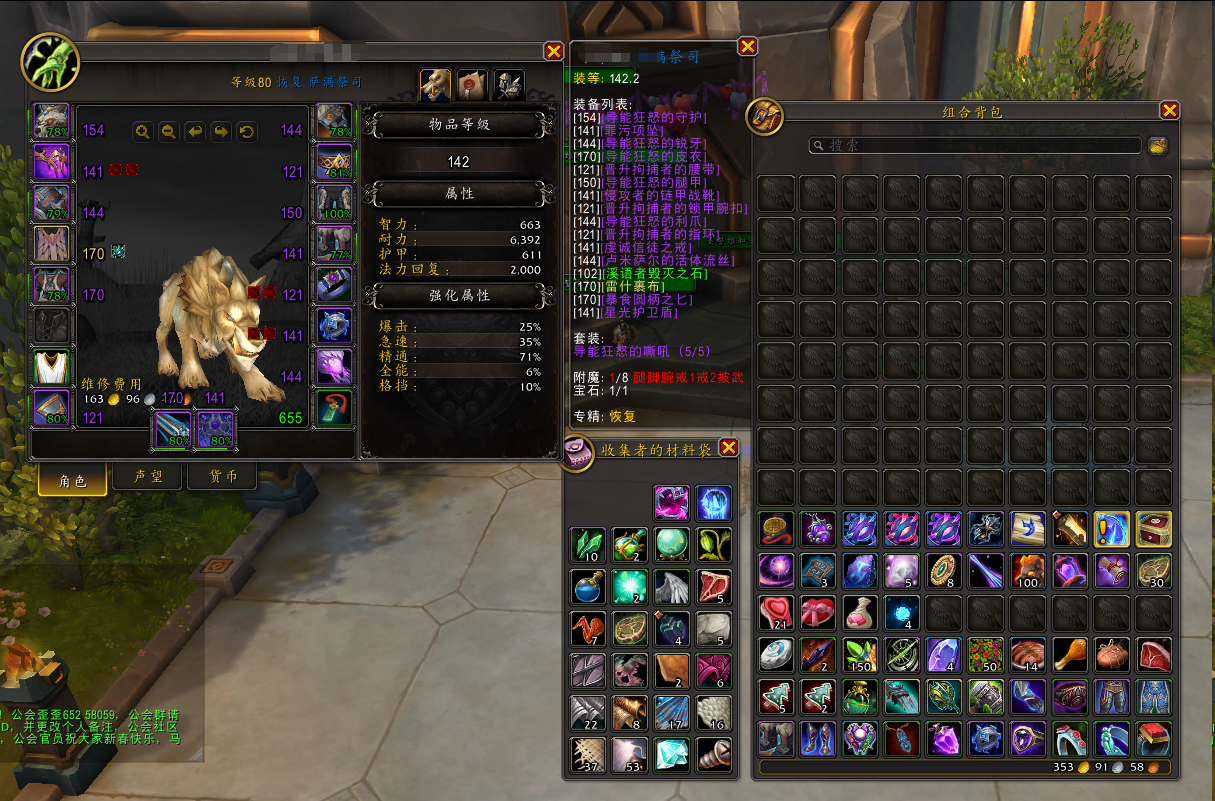This screenshot has width=1215, height=801.
Task: Click the bag sort button beside search
Action: [1158, 146]
